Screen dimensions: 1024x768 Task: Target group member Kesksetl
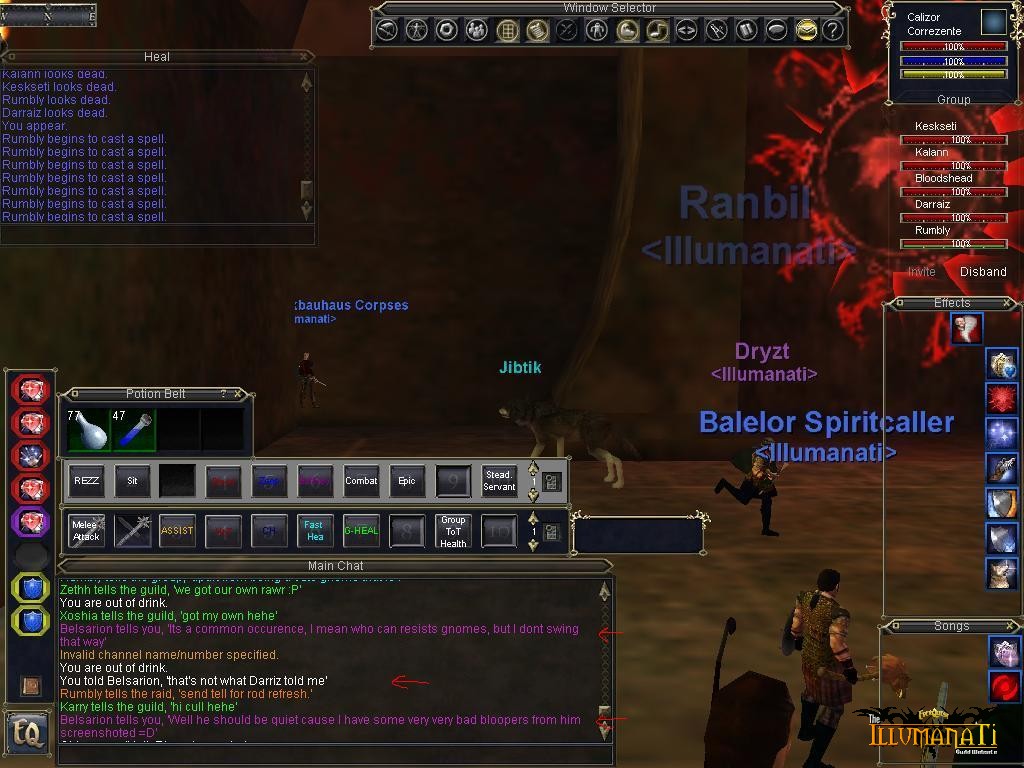[936, 127]
